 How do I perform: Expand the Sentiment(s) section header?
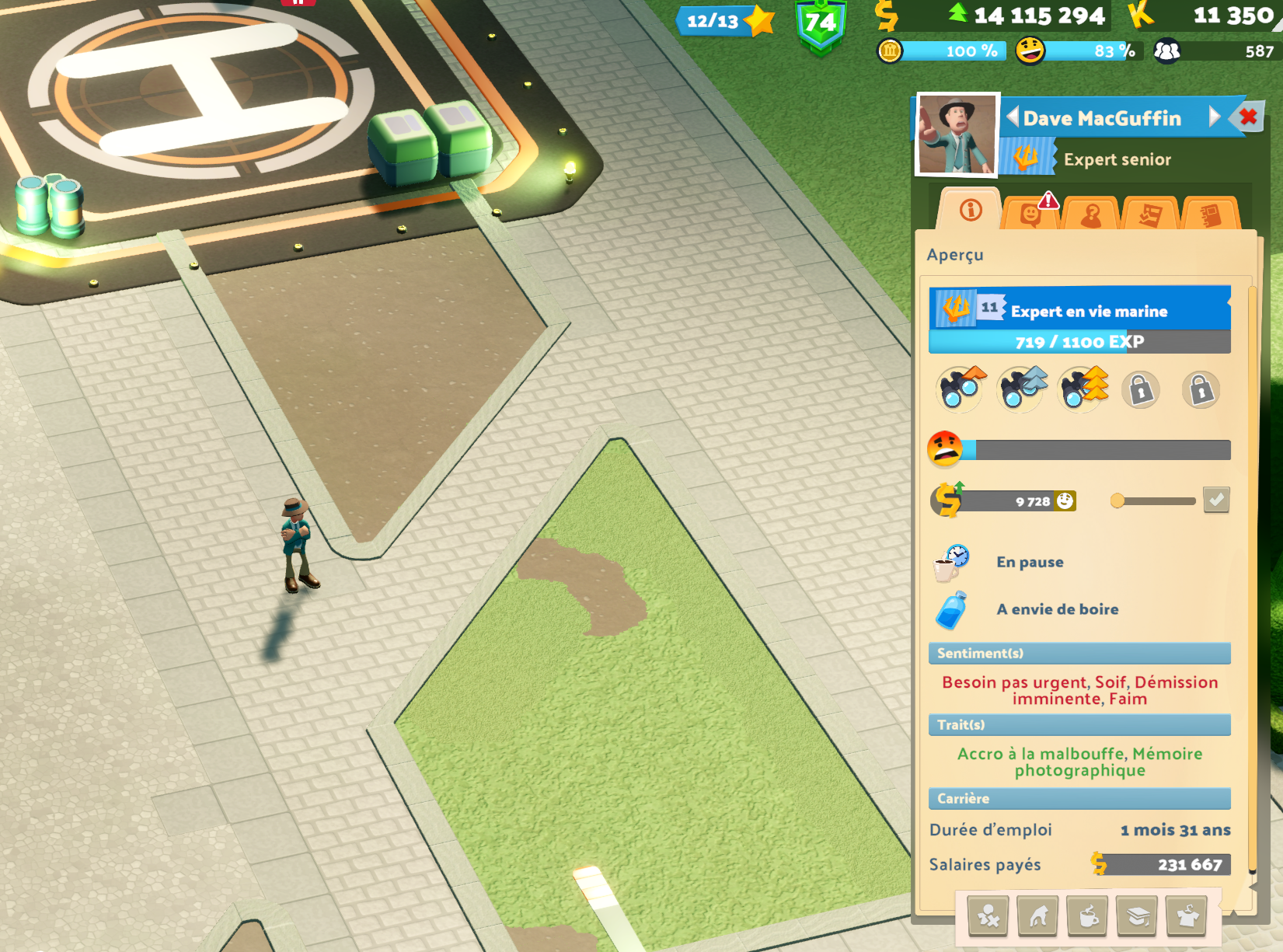coord(1079,654)
